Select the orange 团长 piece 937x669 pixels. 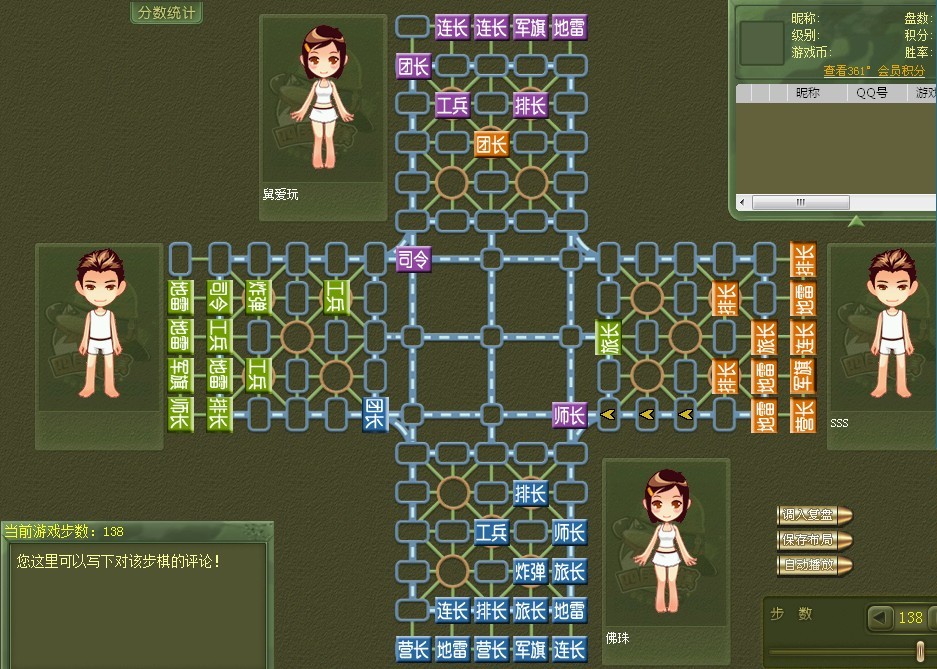click(491, 143)
